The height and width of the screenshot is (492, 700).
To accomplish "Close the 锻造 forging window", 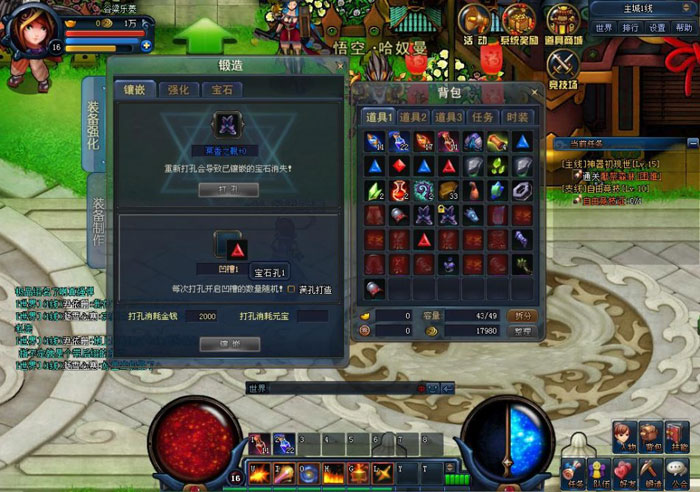I will tap(341, 66).
